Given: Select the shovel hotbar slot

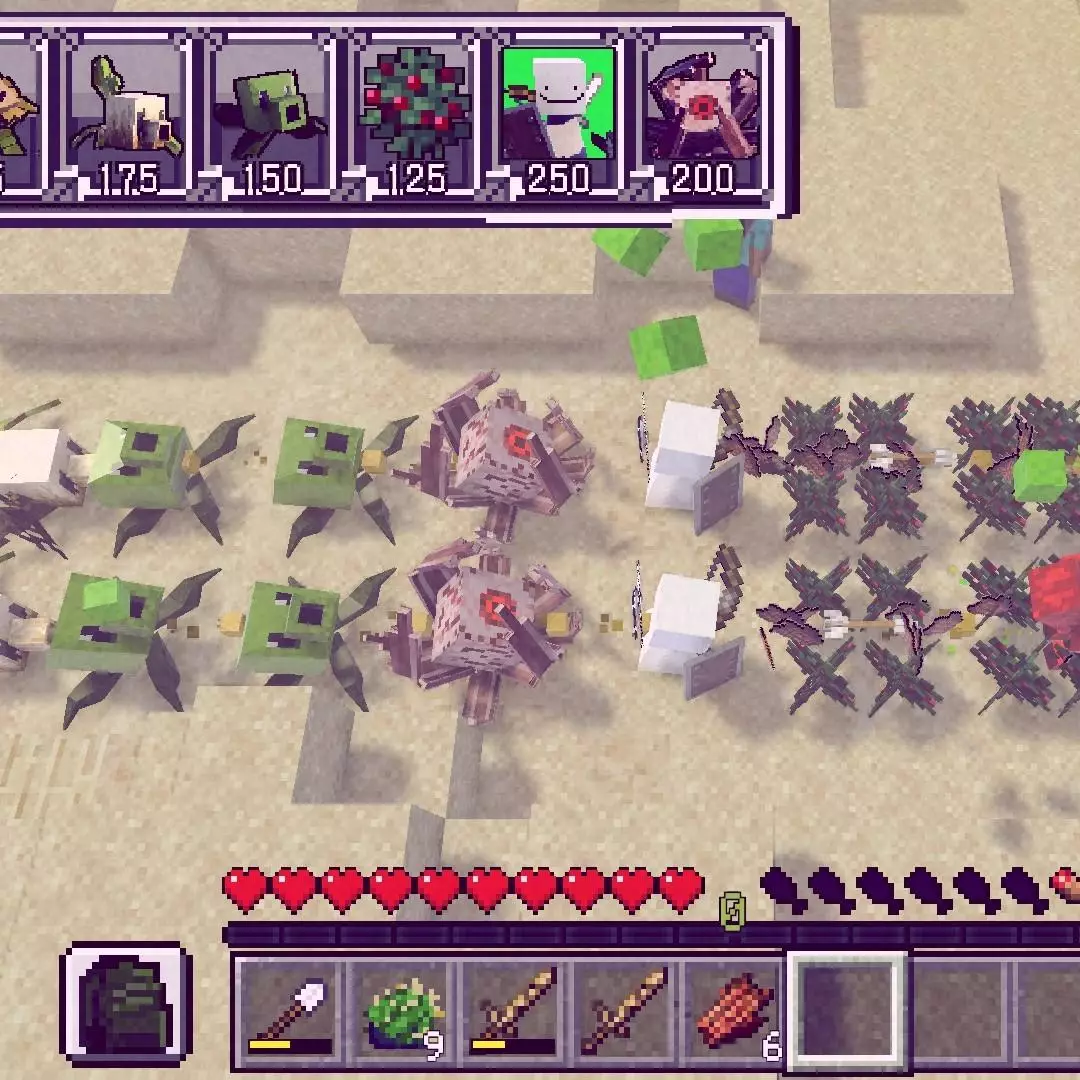Looking at the screenshot, I should (x=289, y=1011).
